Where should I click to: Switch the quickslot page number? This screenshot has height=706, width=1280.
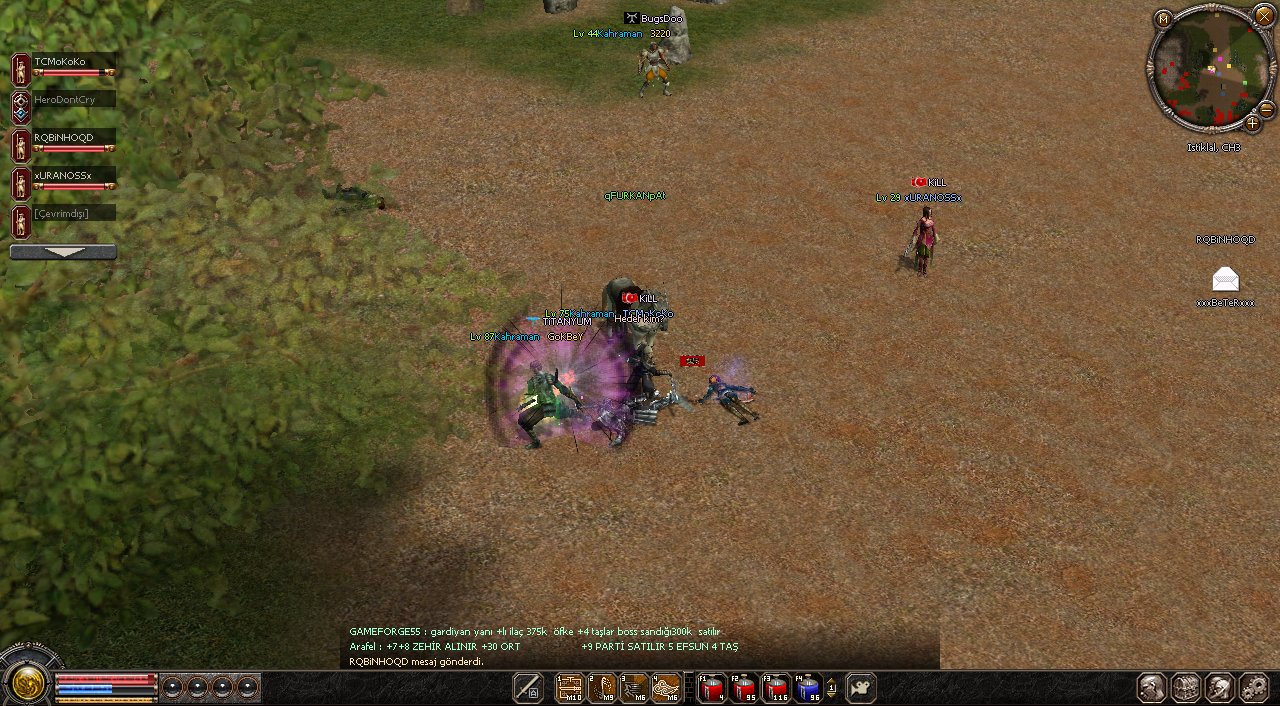point(831,688)
